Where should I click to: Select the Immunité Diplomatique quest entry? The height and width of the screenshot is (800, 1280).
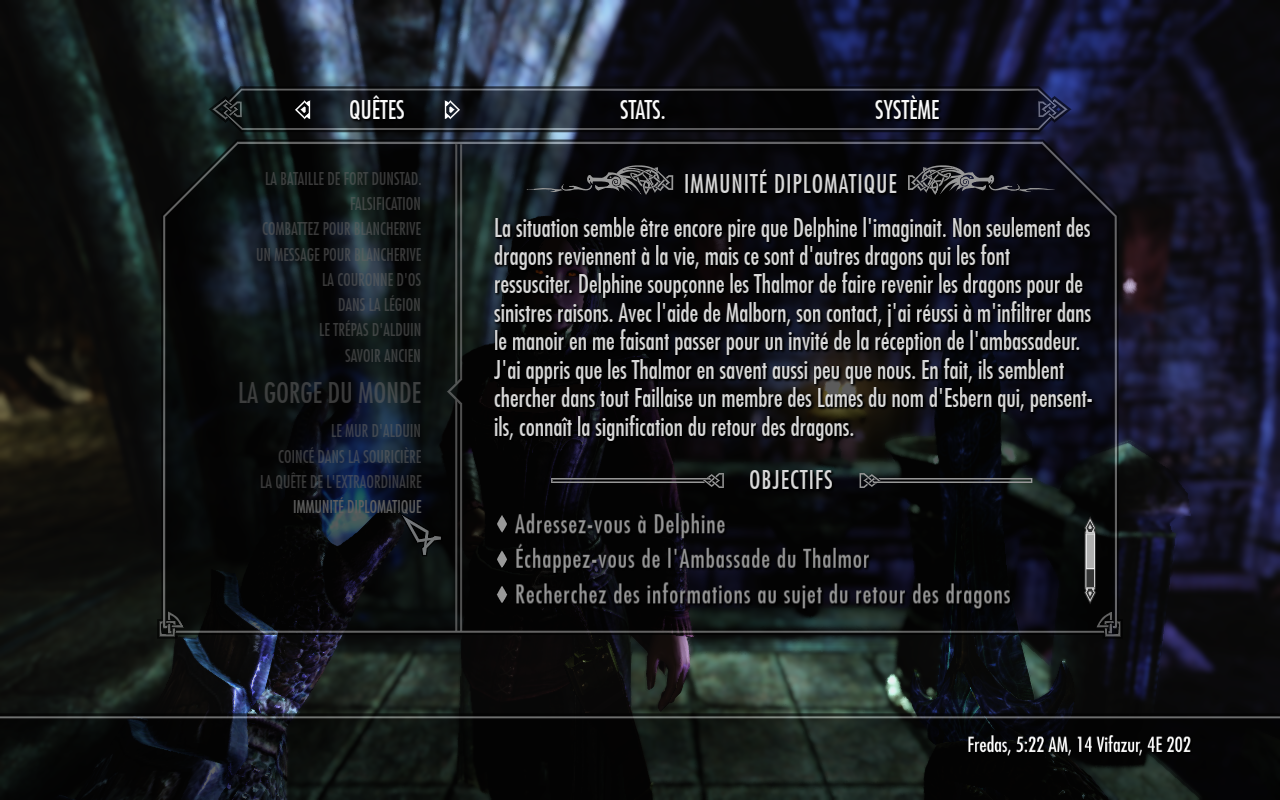(357, 507)
